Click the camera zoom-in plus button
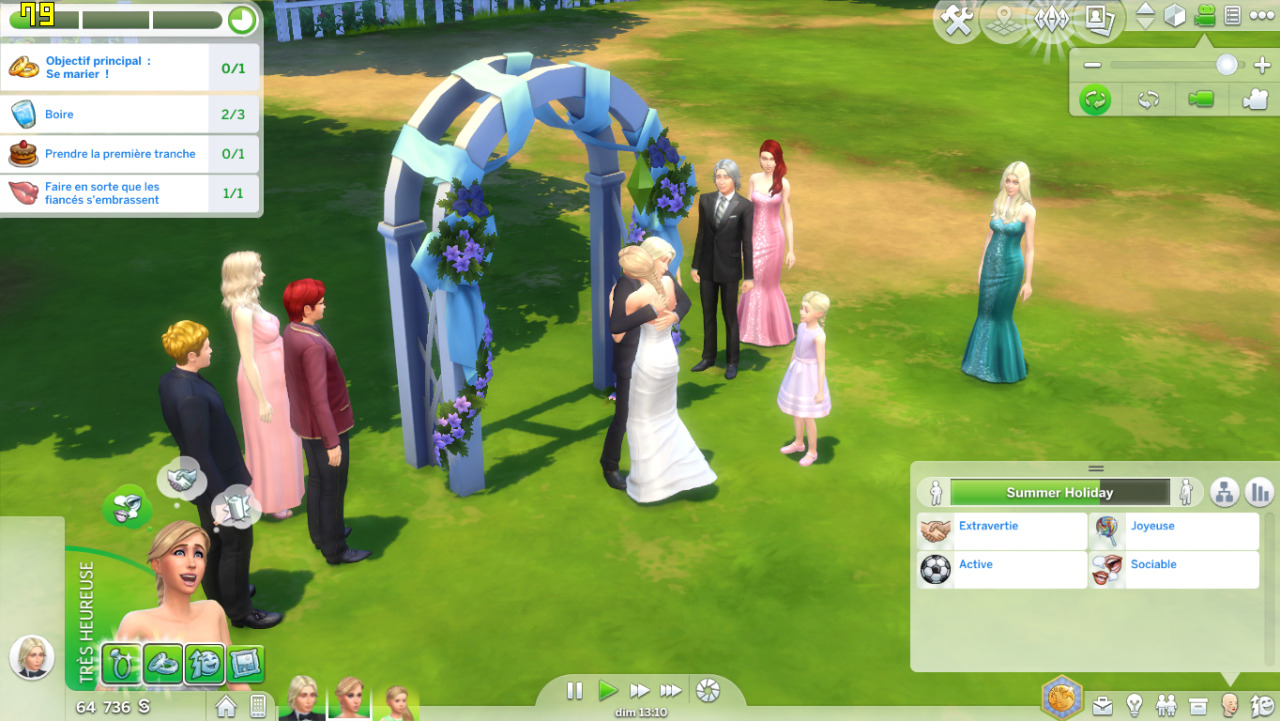The width and height of the screenshot is (1280, 721). pos(1261,65)
